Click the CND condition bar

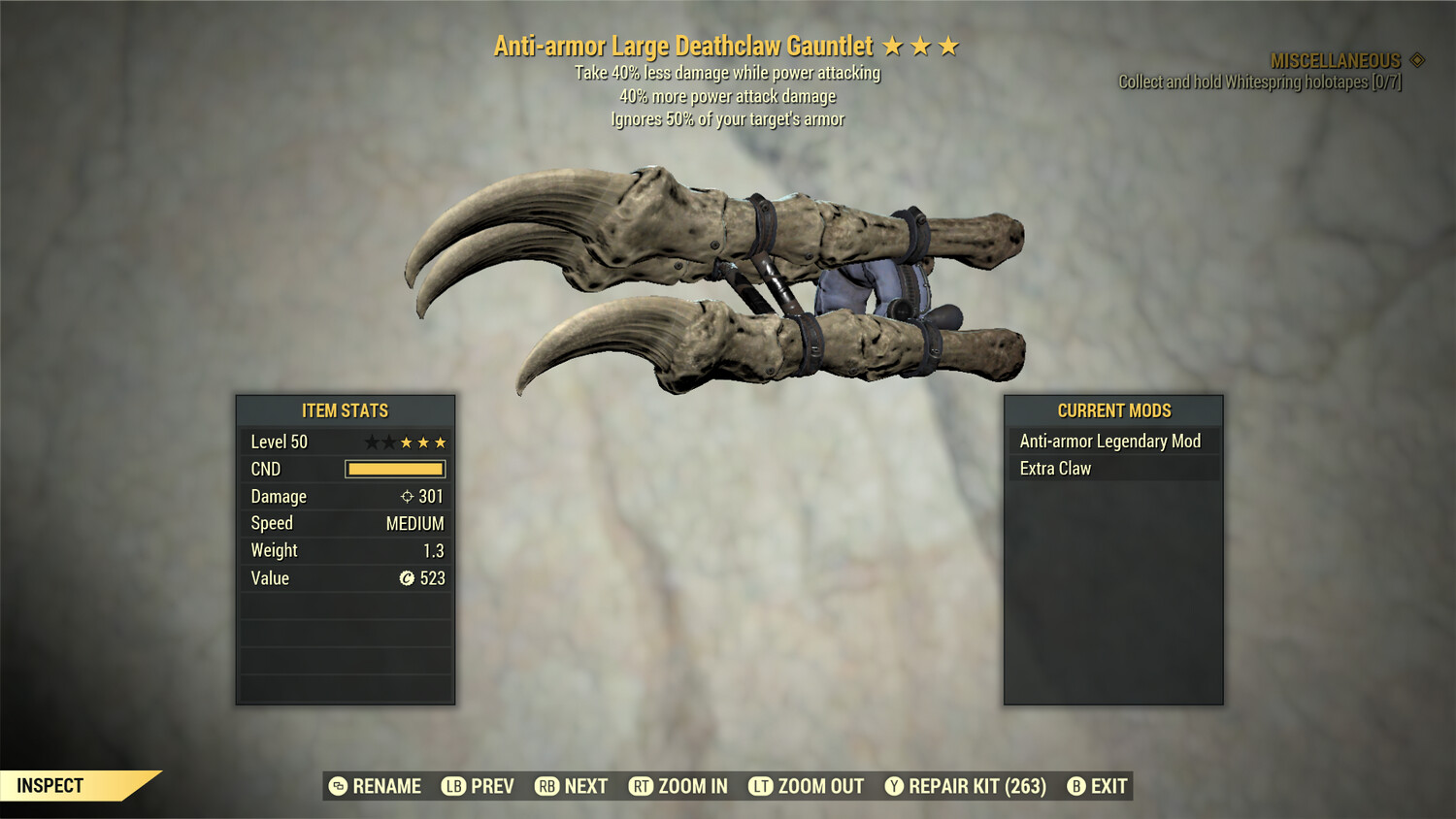pos(393,469)
